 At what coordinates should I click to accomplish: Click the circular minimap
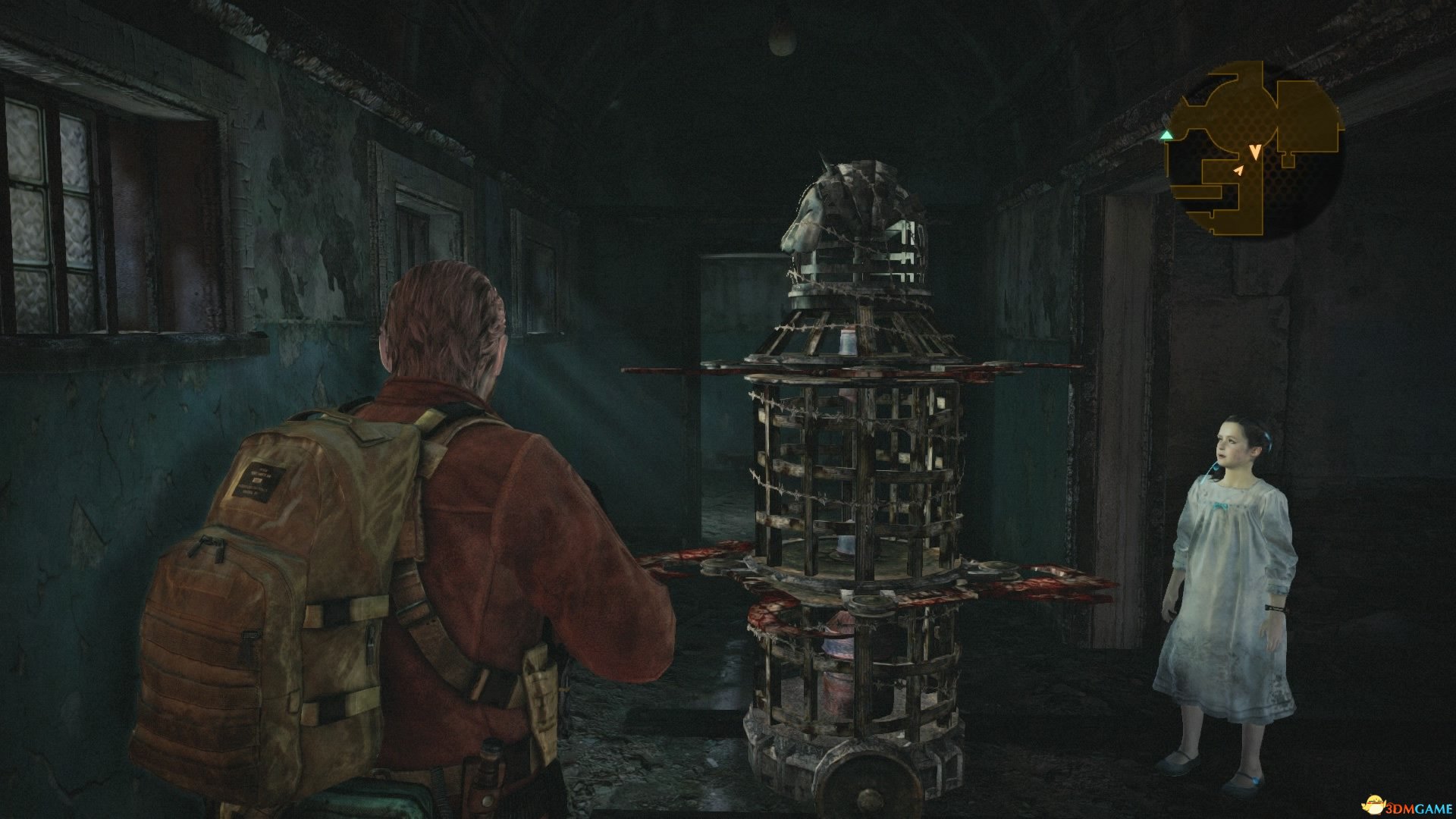point(1254,150)
